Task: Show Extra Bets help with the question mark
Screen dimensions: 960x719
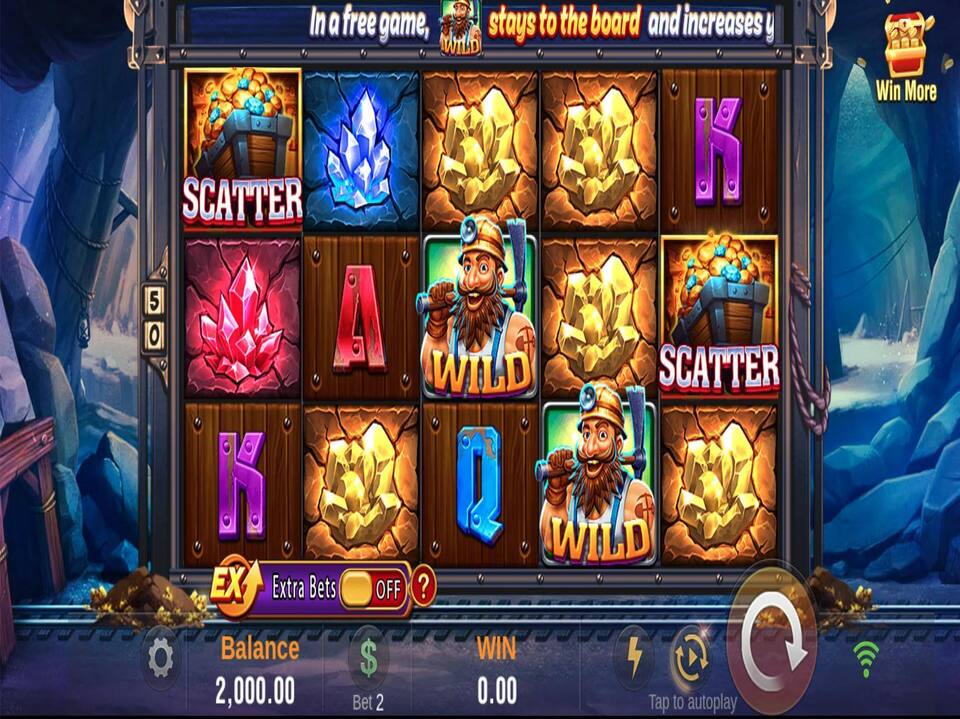Action: coord(424,587)
